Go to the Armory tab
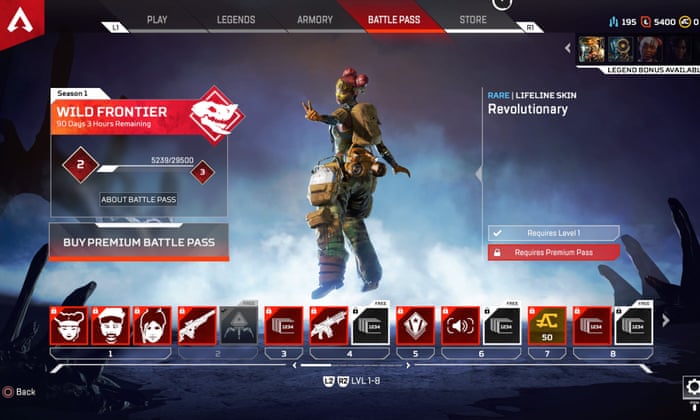Viewport: 700px width, 420px height. (x=315, y=19)
